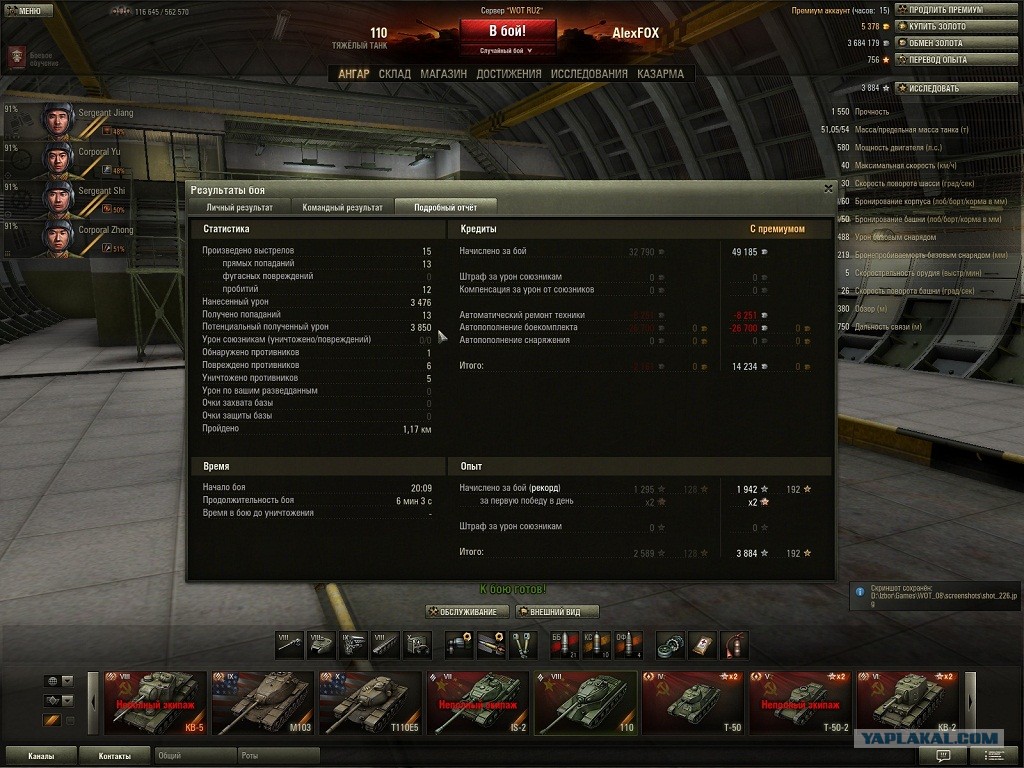Image resolution: width=1024 pixels, height=768 pixels.
Task: Switch to Личный результат tab
Action: pyautogui.click(x=239, y=208)
